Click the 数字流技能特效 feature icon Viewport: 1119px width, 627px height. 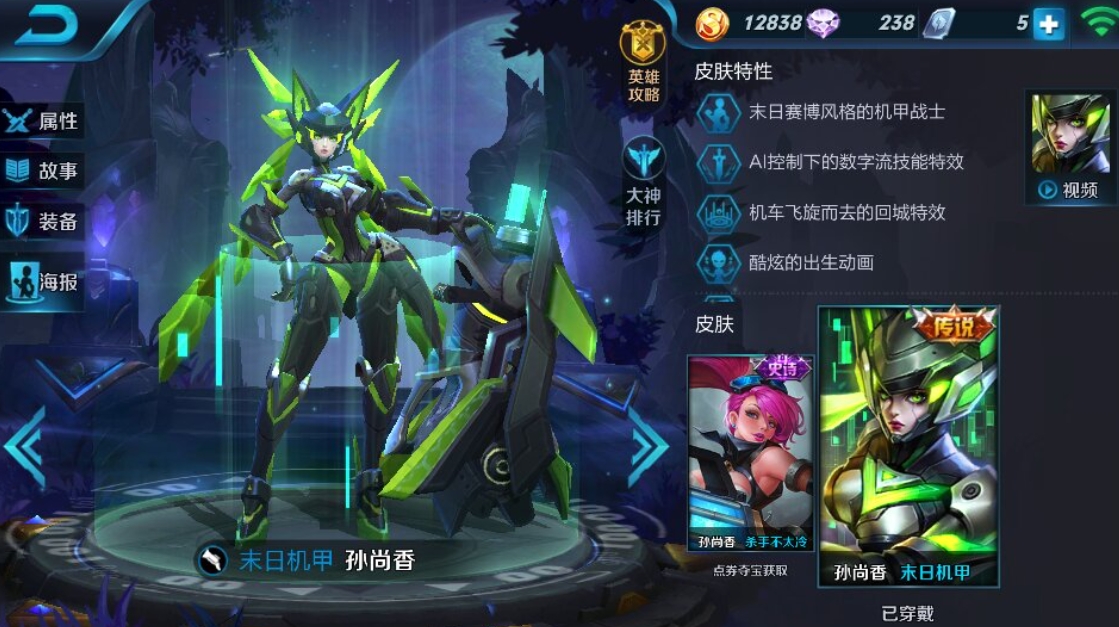(x=718, y=162)
